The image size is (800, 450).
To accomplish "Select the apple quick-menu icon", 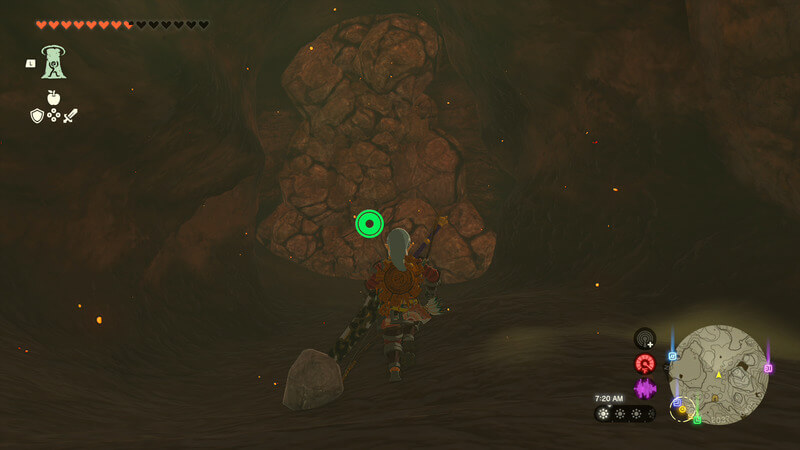I will pyautogui.click(x=53, y=98).
